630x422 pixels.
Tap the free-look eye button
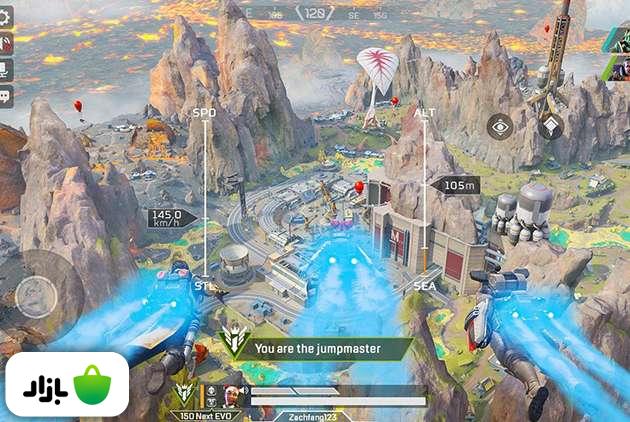[500, 127]
